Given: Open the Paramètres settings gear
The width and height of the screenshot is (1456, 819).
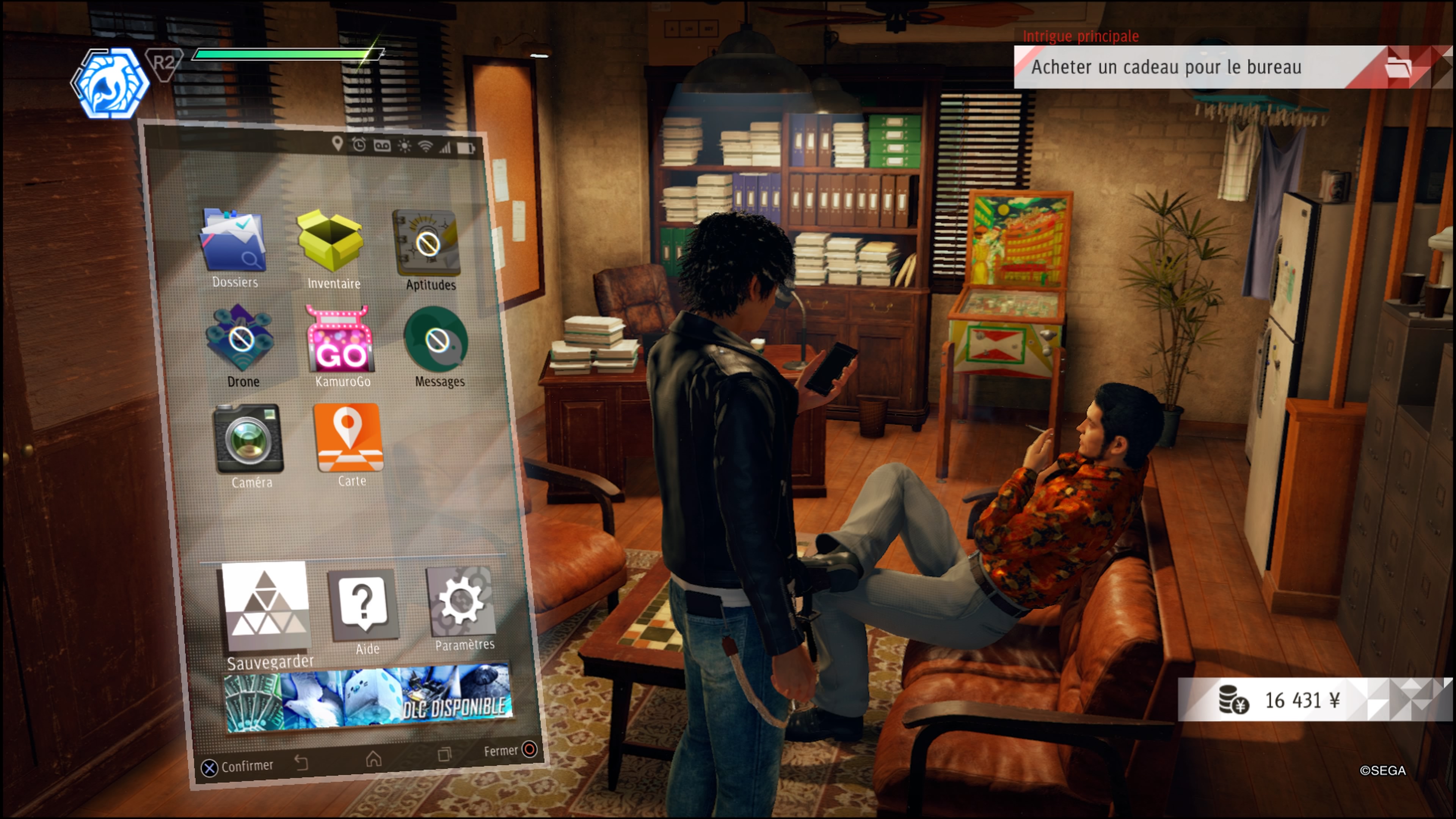Looking at the screenshot, I should pos(461,602).
